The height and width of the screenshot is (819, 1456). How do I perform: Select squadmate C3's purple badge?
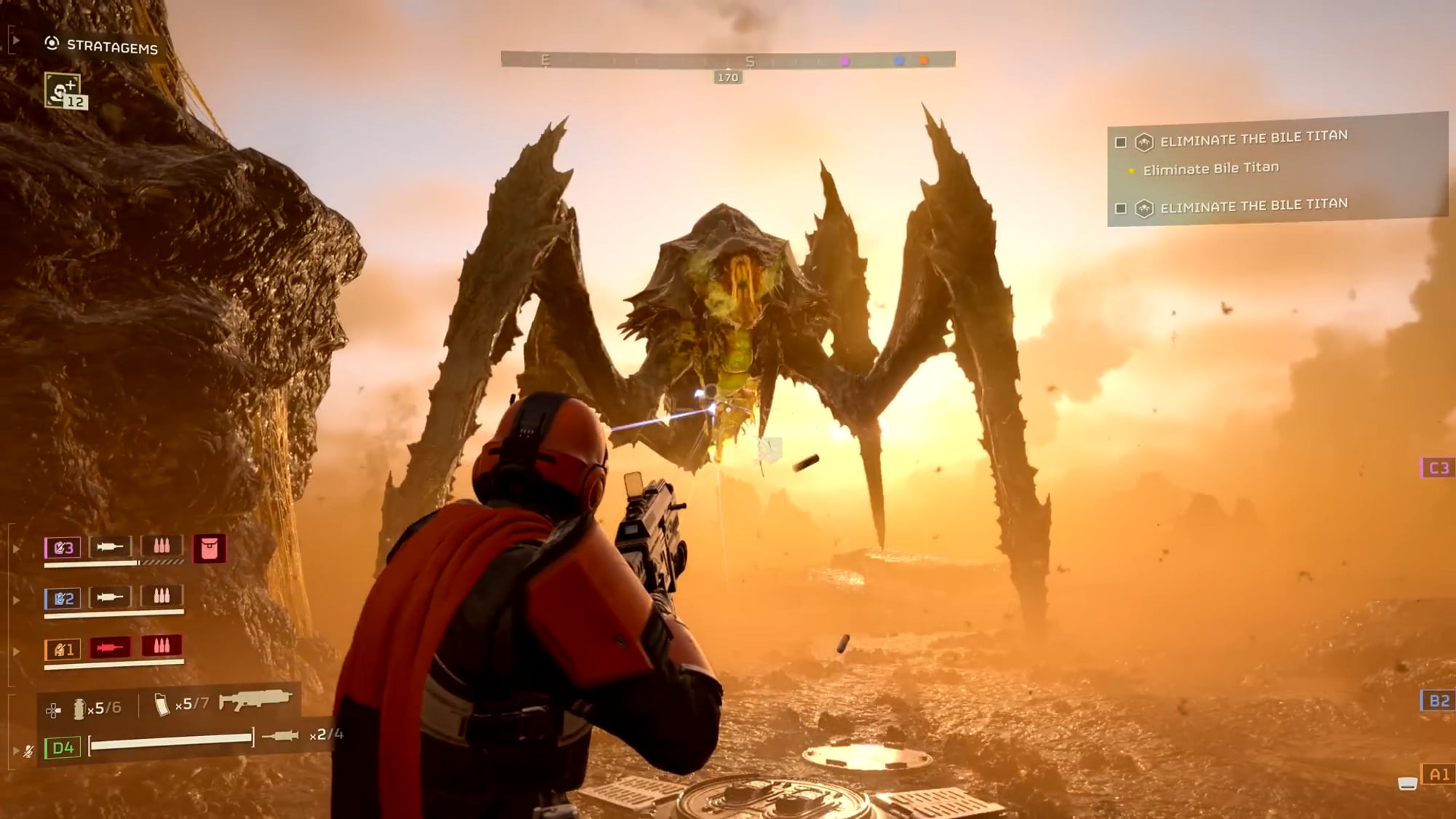(63, 547)
